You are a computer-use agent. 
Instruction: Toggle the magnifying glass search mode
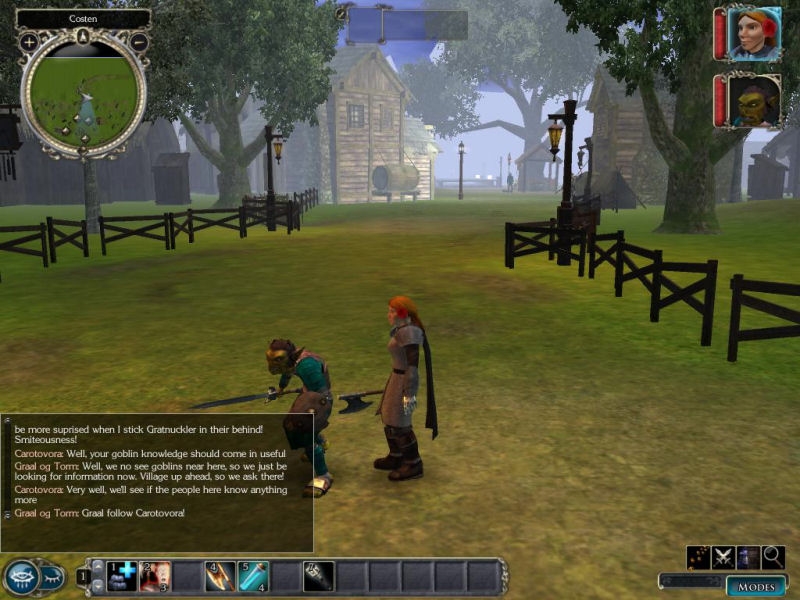click(x=773, y=558)
